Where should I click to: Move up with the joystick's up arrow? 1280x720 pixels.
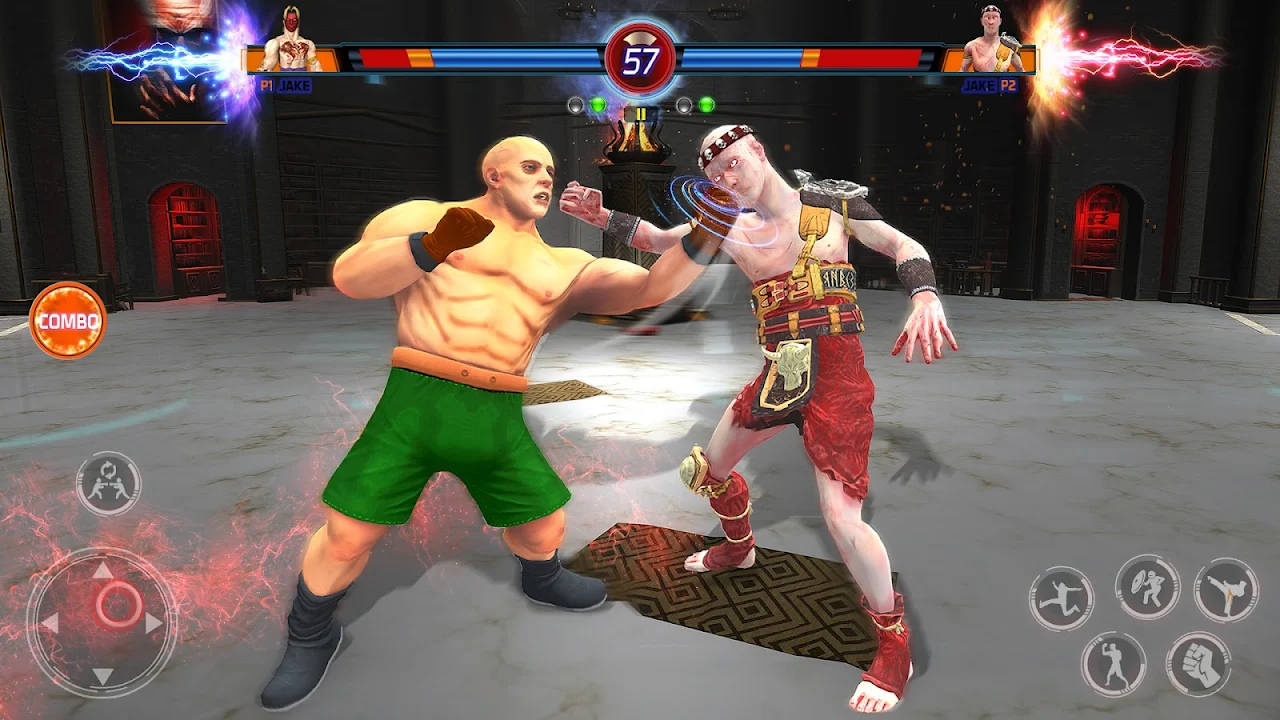click(103, 571)
